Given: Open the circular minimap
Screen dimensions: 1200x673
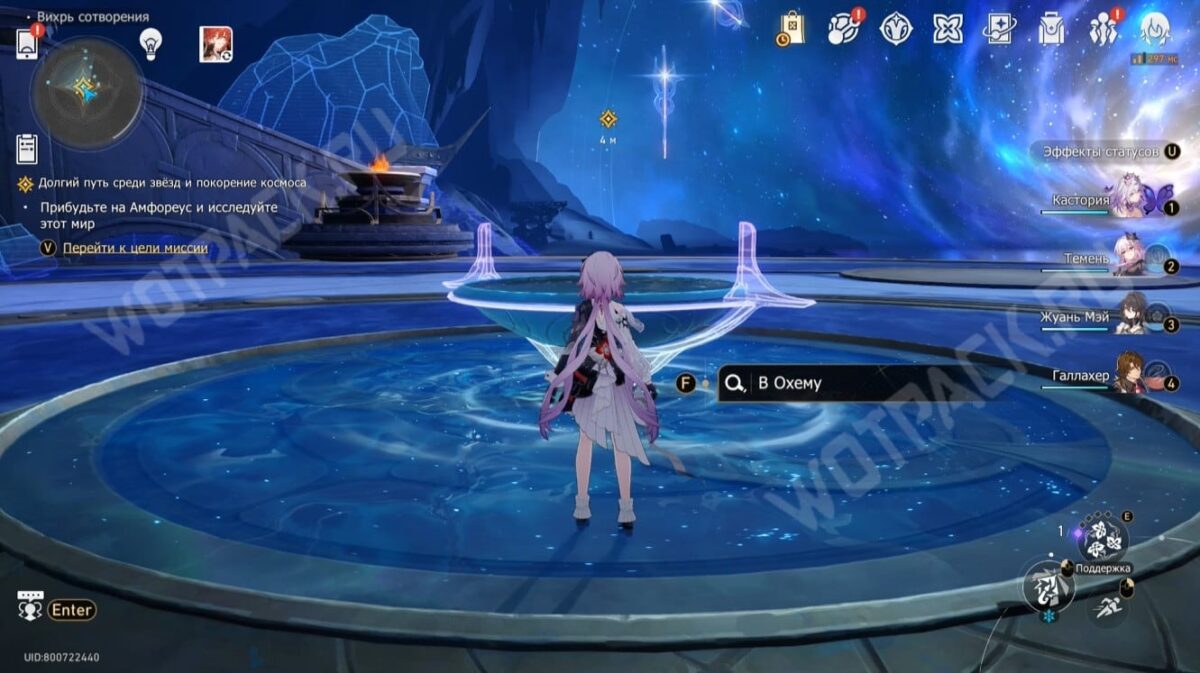Looking at the screenshot, I should pyautogui.click(x=86, y=92).
